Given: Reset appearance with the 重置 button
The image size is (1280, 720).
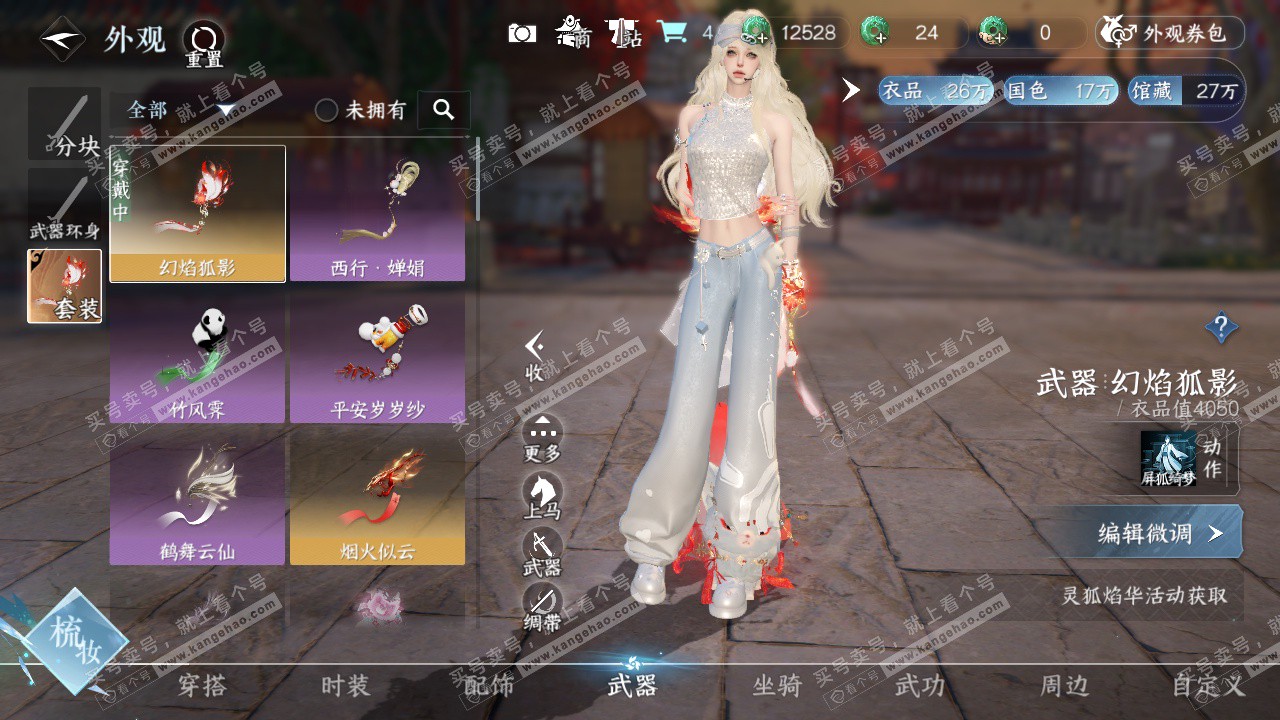Looking at the screenshot, I should [204, 44].
